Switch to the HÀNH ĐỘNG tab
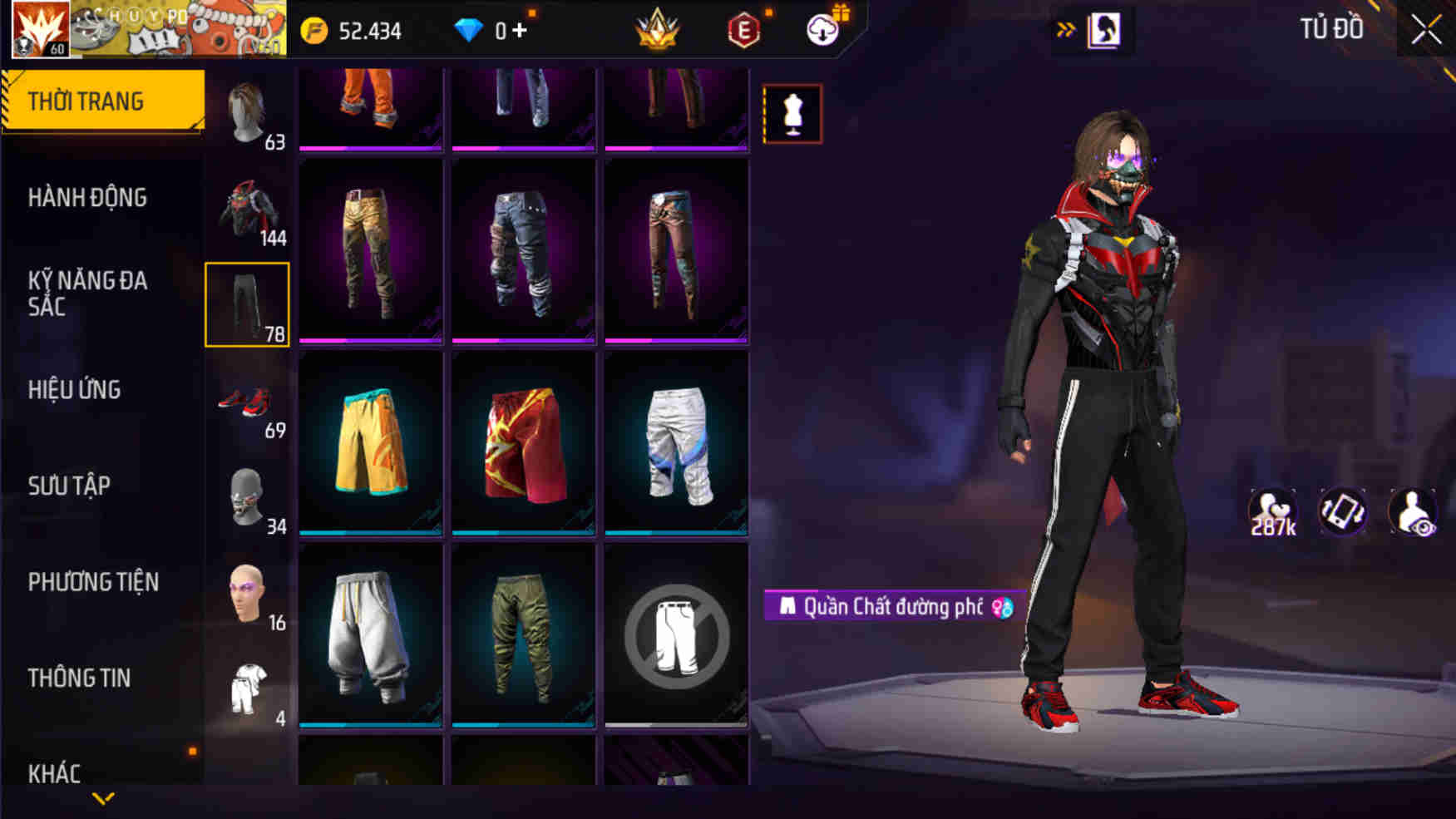The height and width of the screenshot is (819, 1456). pyautogui.click(x=86, y=198)
